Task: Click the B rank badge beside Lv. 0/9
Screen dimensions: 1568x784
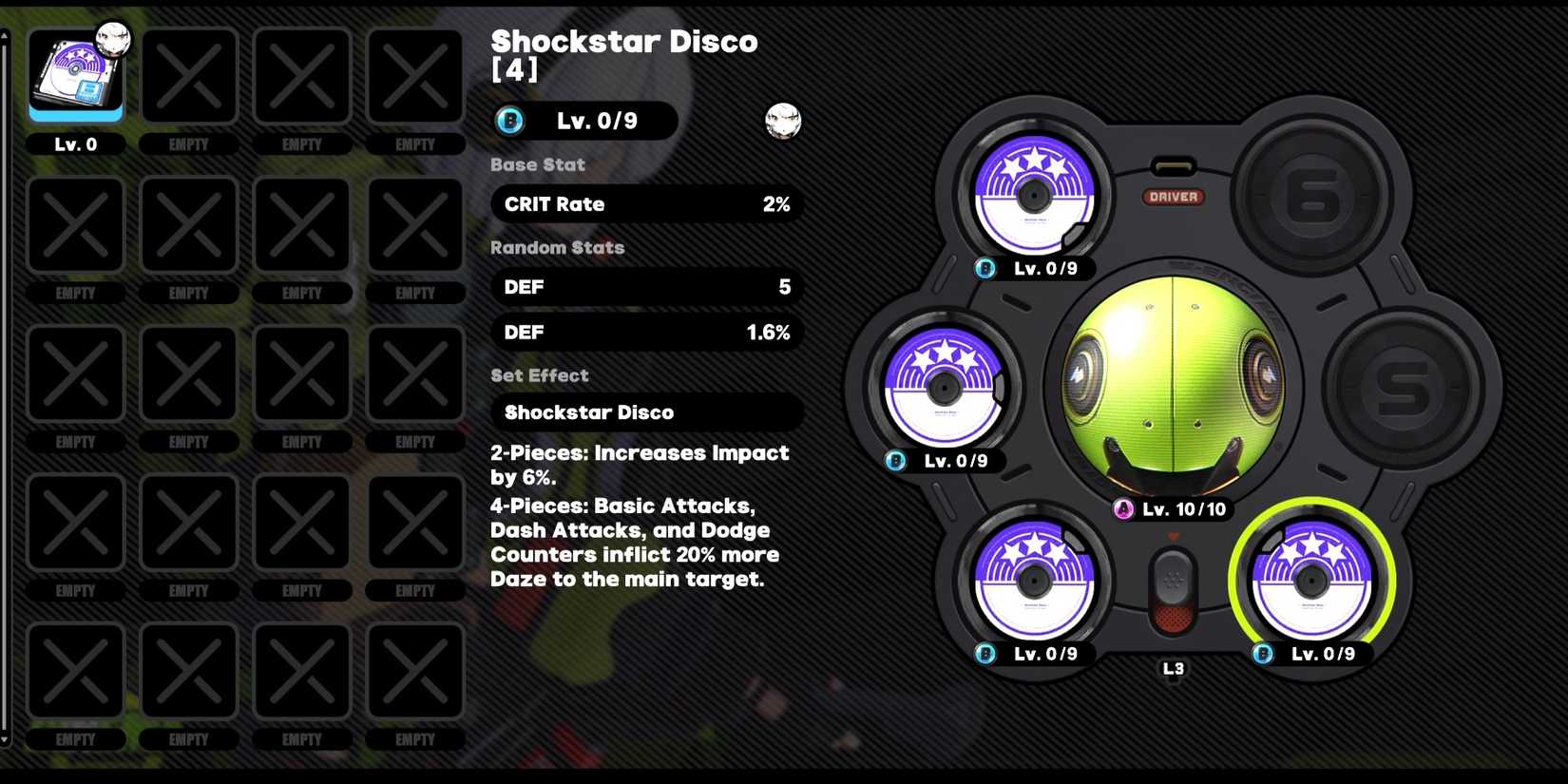Action: (x=509, y=121)
